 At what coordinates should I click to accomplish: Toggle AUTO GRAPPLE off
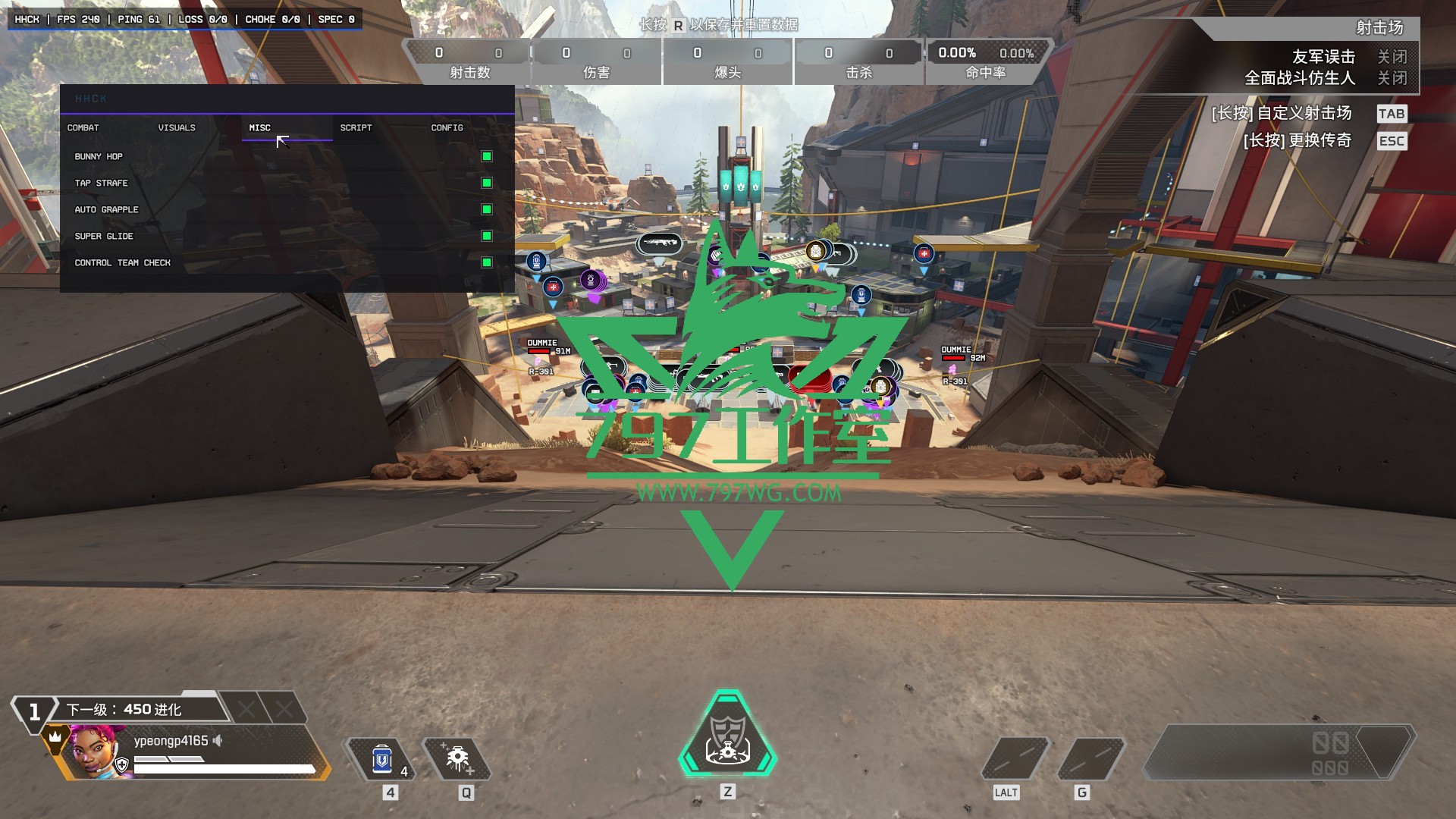pyautogui.click(x=486, y=210)
